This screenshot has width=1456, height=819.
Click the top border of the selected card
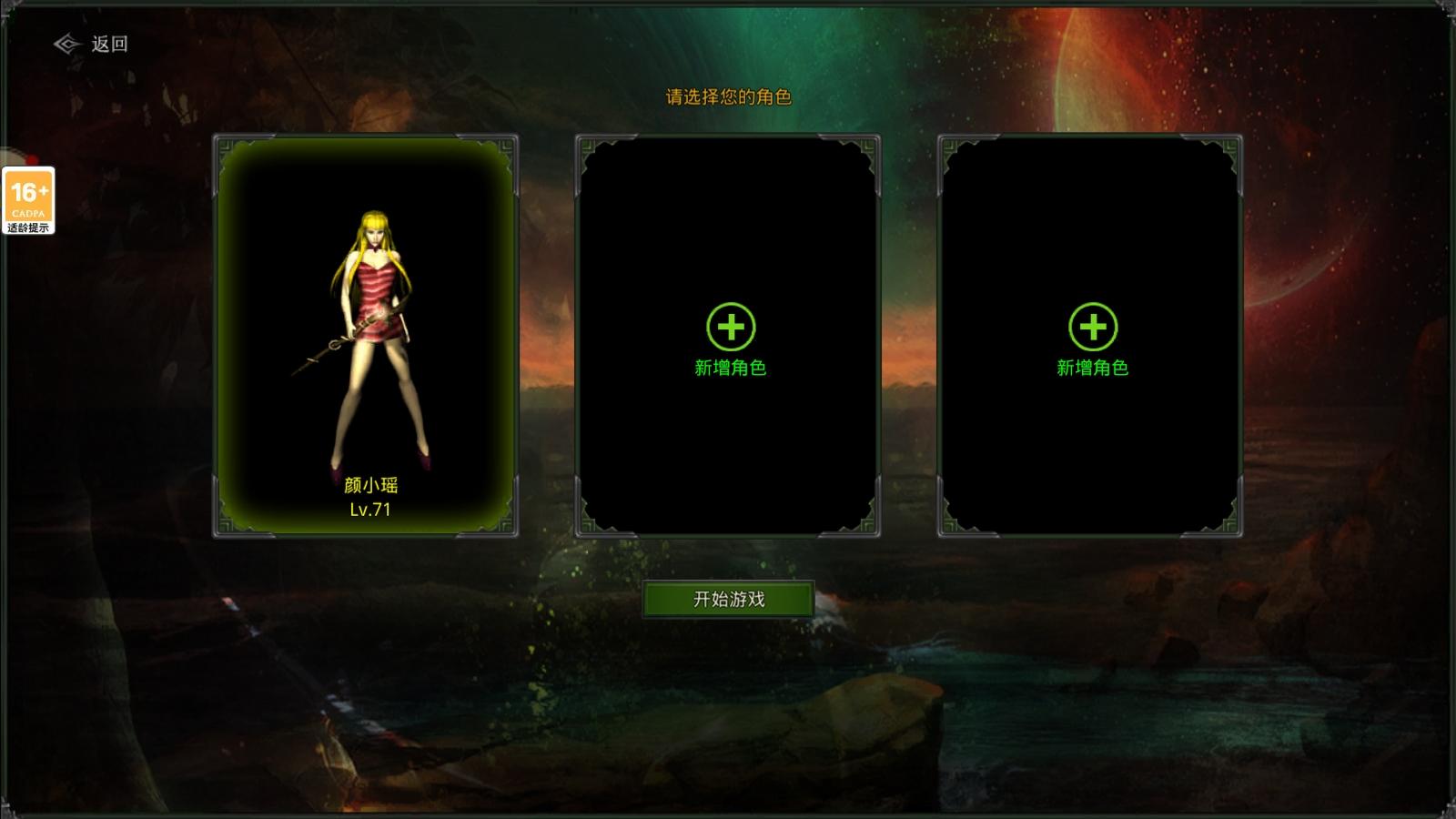tap(365, 135)
